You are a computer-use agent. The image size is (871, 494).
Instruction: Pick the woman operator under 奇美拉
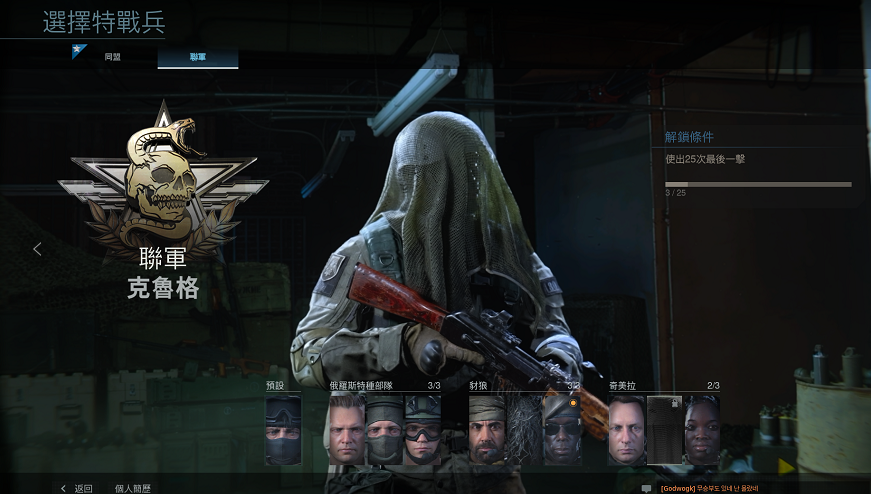point(702,429)
